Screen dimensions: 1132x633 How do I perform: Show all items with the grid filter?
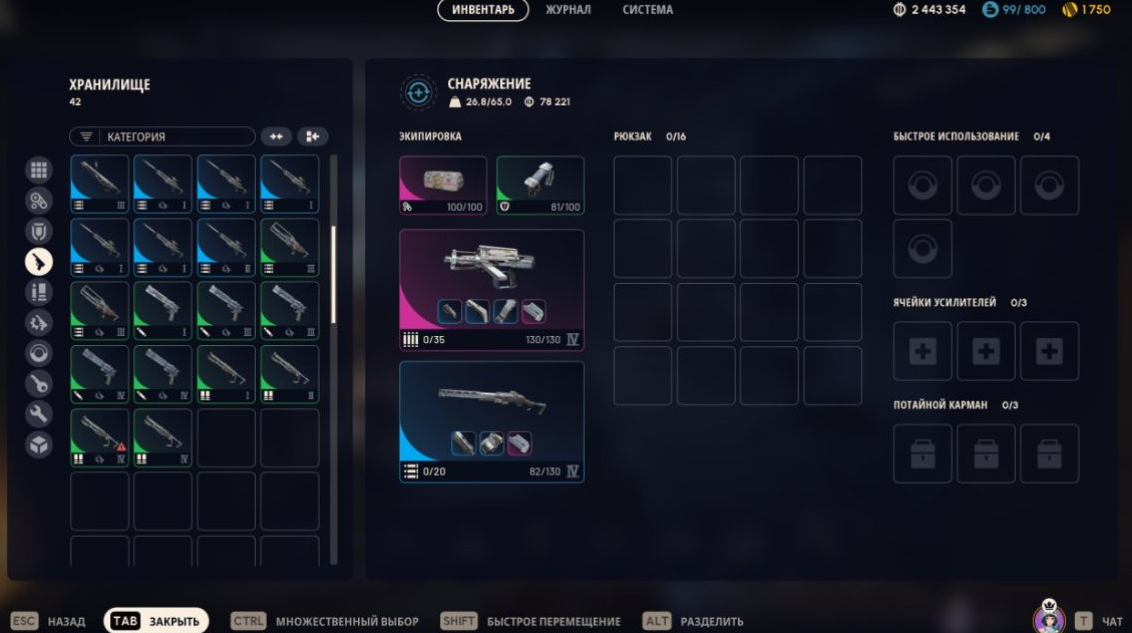[39, 170]
